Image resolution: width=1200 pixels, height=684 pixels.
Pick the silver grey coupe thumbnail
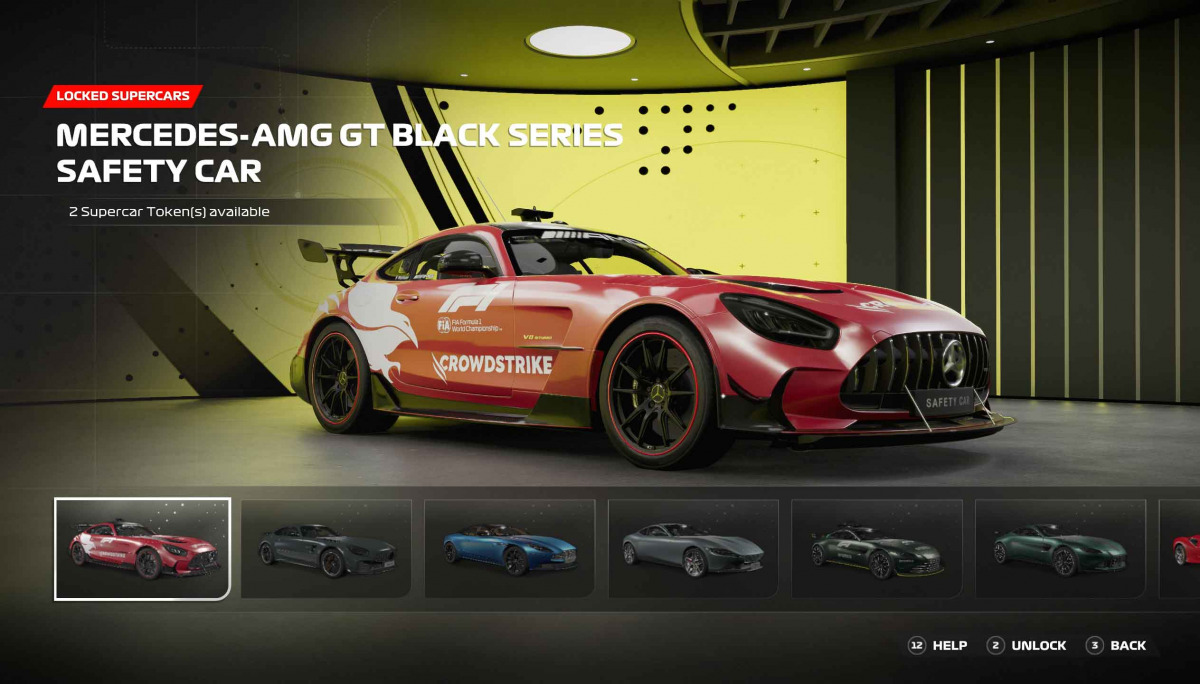coord(693,548)
